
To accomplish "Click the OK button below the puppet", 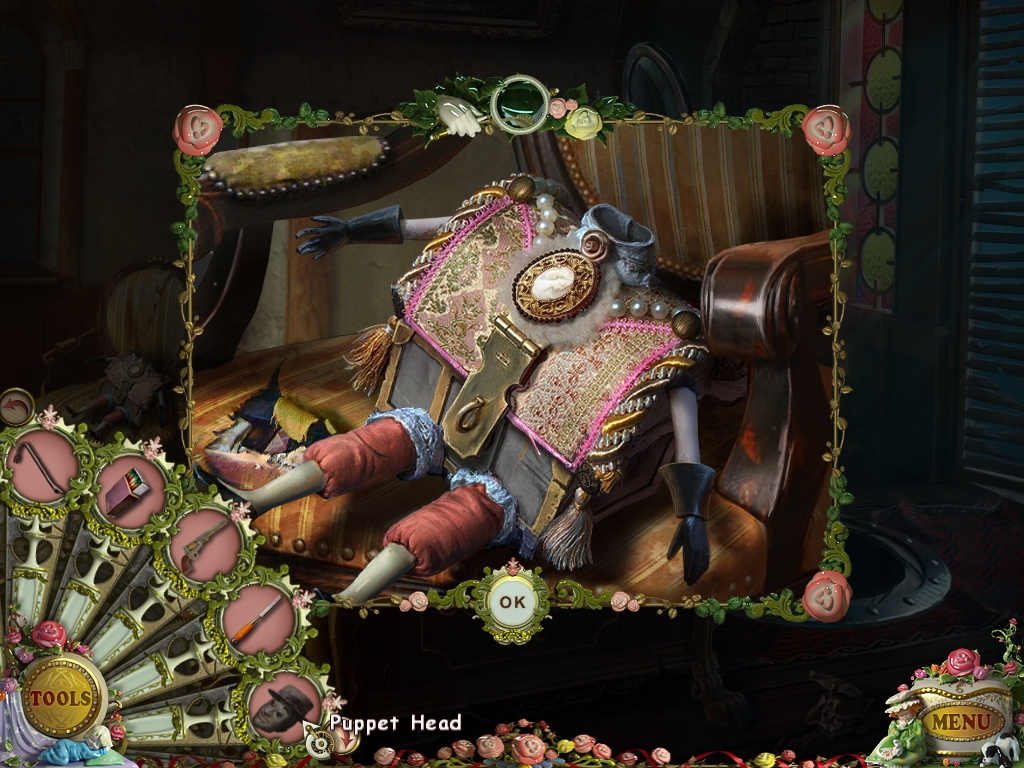I will pos(511,603).
